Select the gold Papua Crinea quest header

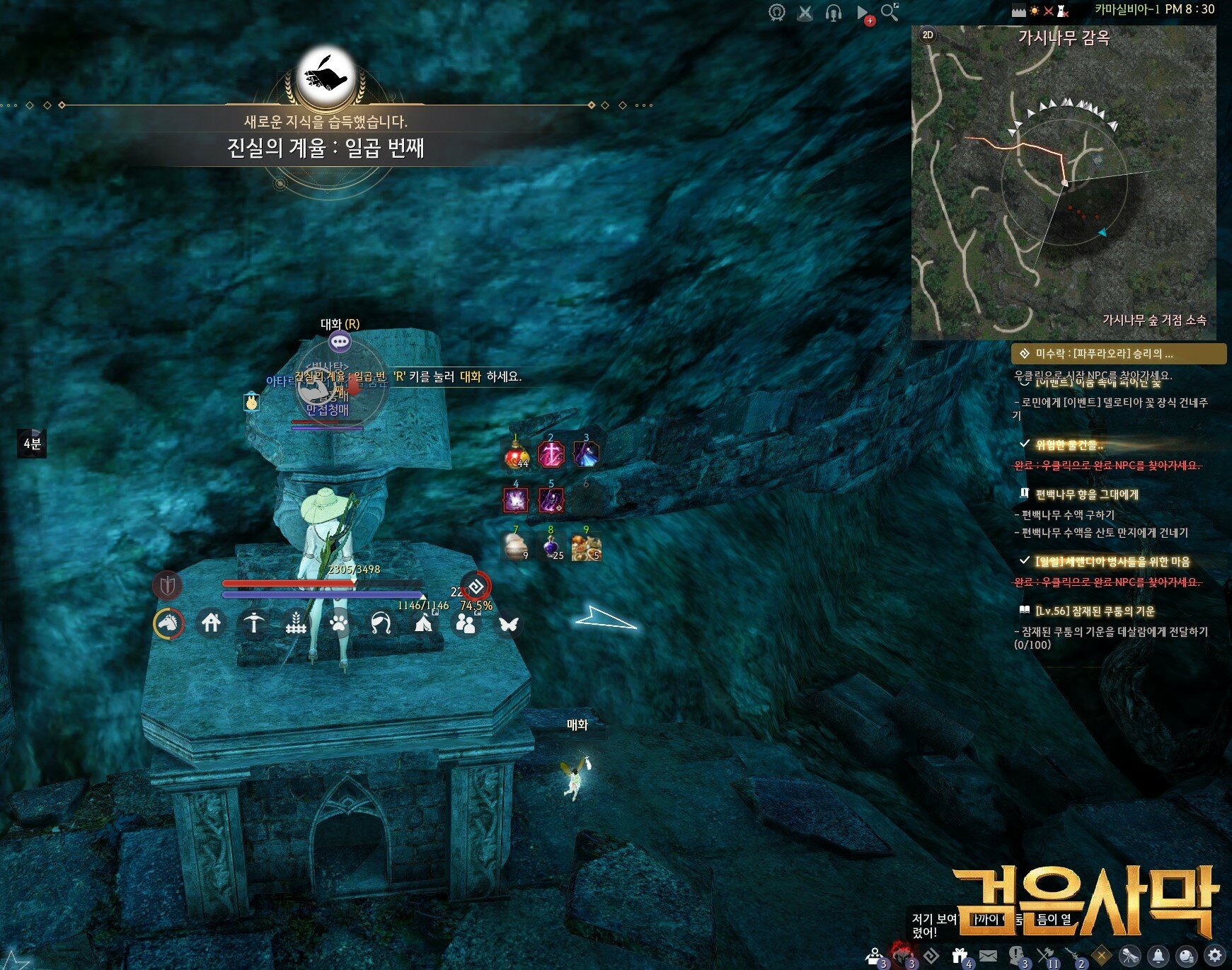pos(1118,353)
